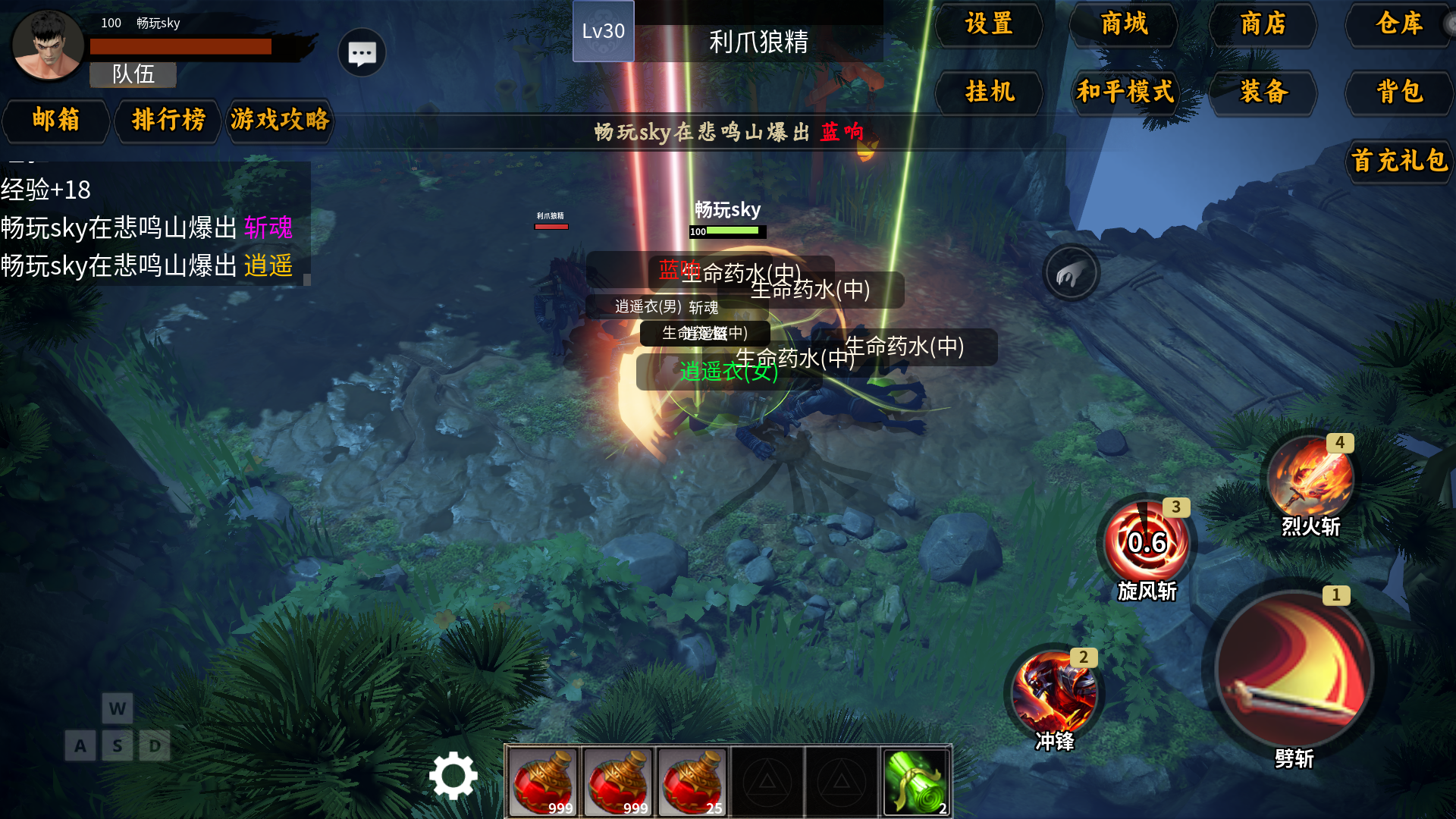Click the player health bar above 畅玩sky

point(726,231)
